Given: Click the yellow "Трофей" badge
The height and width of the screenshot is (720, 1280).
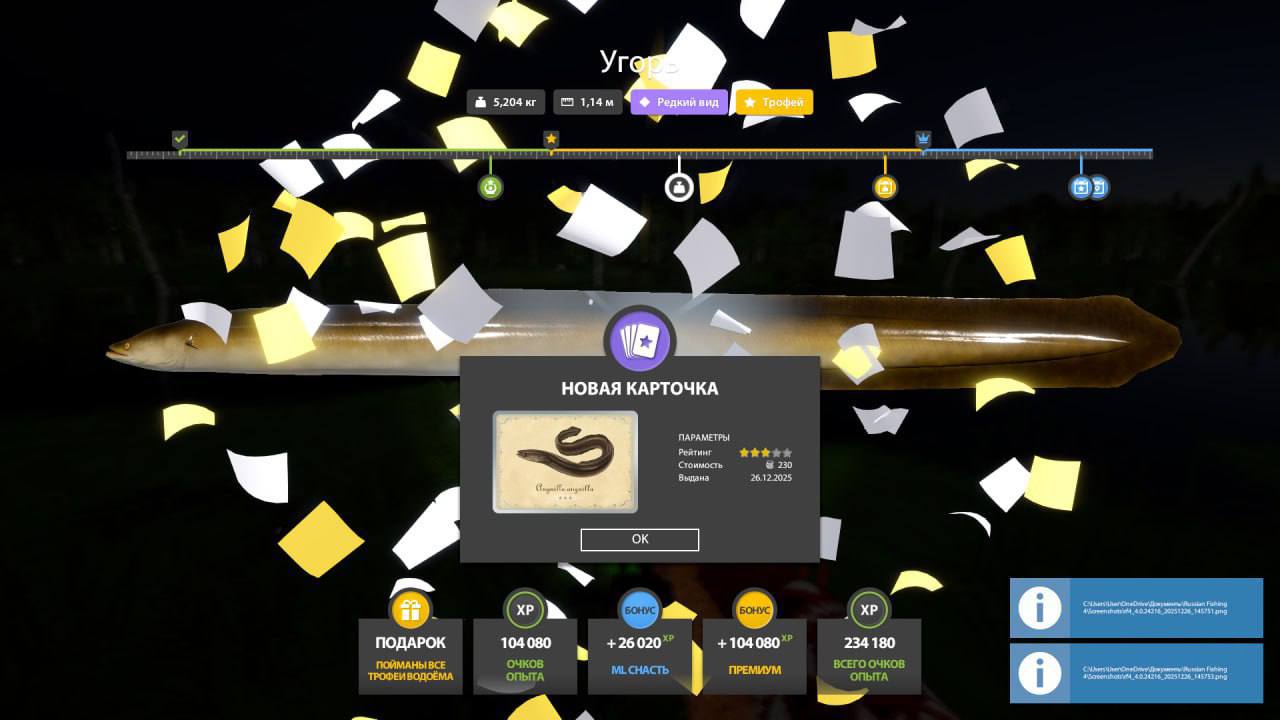Looking at the screenshot, I should pyautogui.click(x=774, y=102).
